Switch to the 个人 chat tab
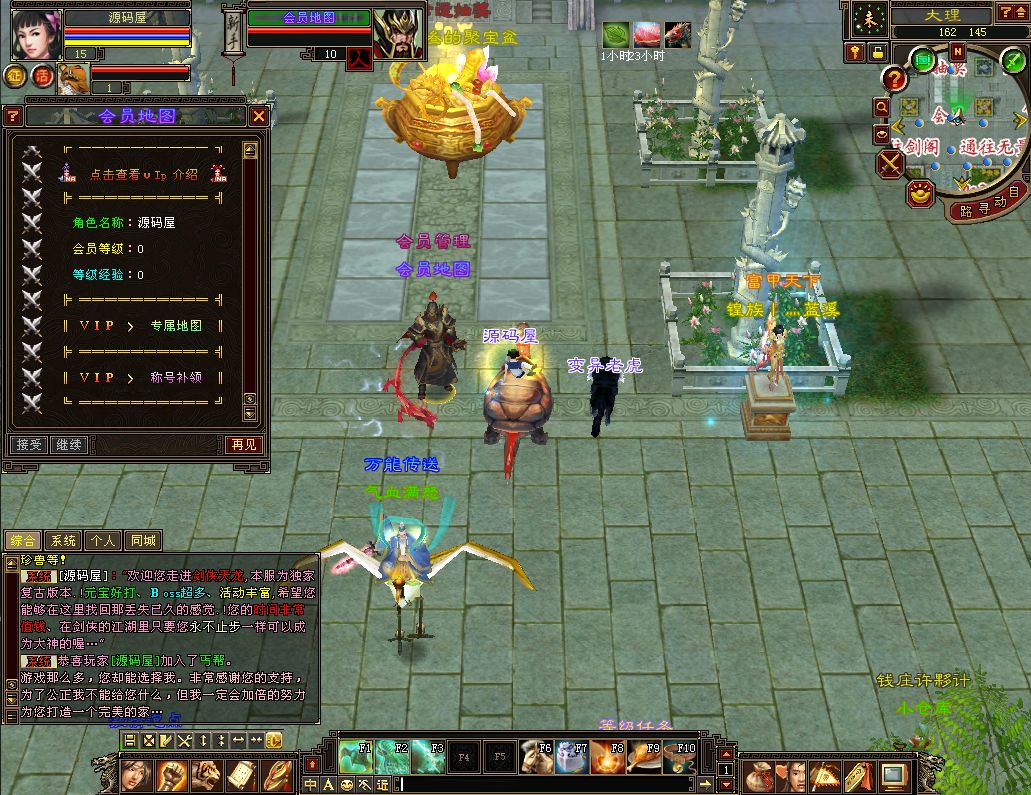The image size is (1031, 795). (x=103, y=541)
